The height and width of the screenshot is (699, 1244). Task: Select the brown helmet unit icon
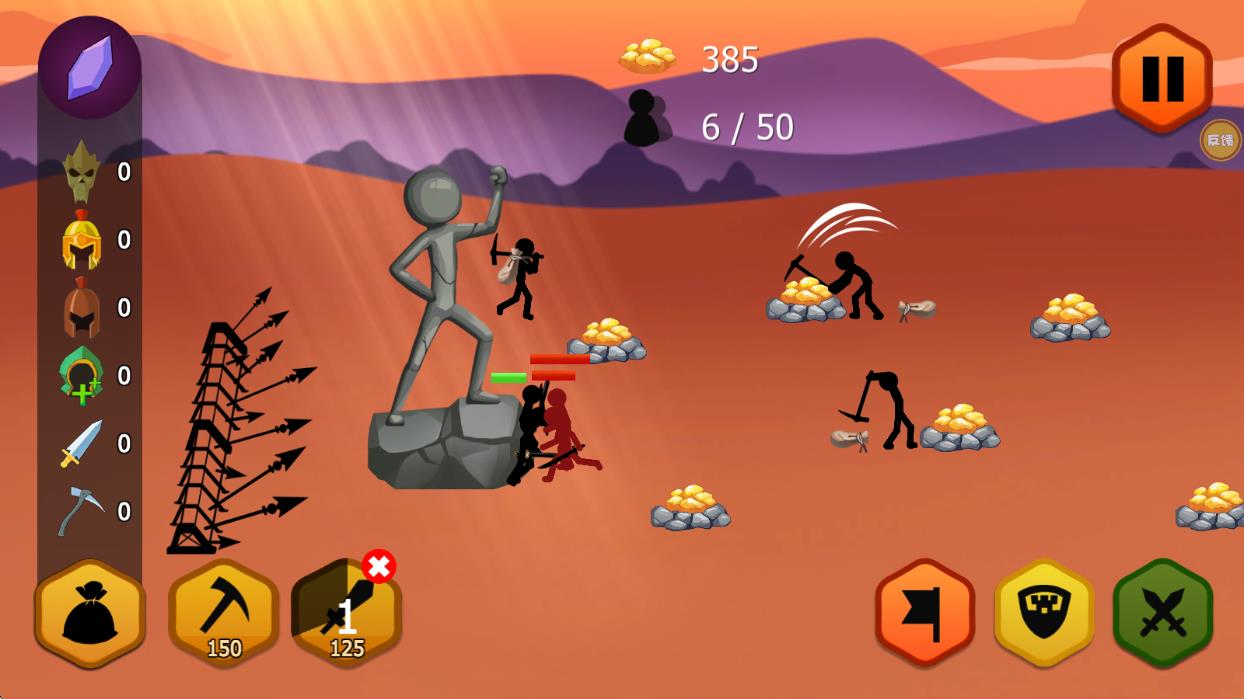pyautogui.click(x=82, y=308)
